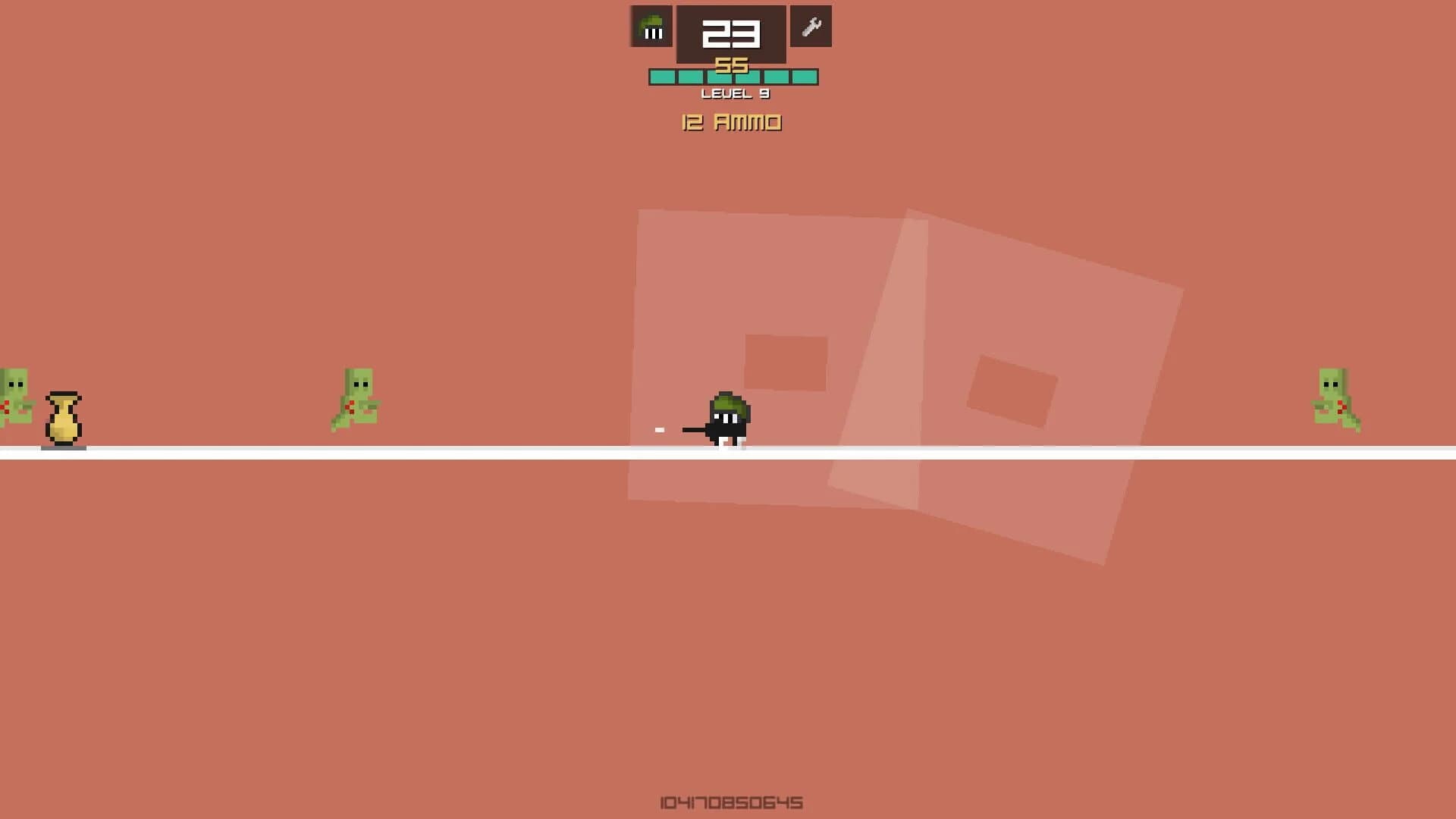1456x819 pixels.
Task: Open the wrench box beside the score
Action: (811, 27)
